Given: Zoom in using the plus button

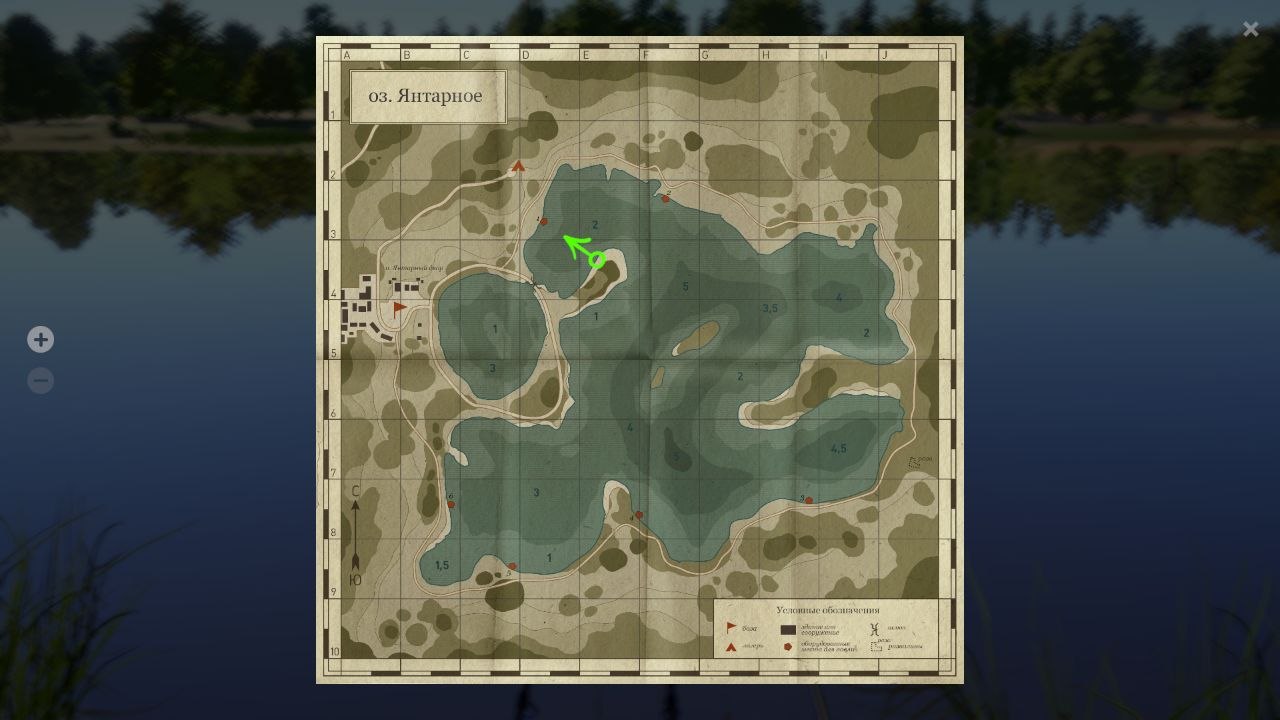Looking at the screenshot, I should tap(40, 339).
